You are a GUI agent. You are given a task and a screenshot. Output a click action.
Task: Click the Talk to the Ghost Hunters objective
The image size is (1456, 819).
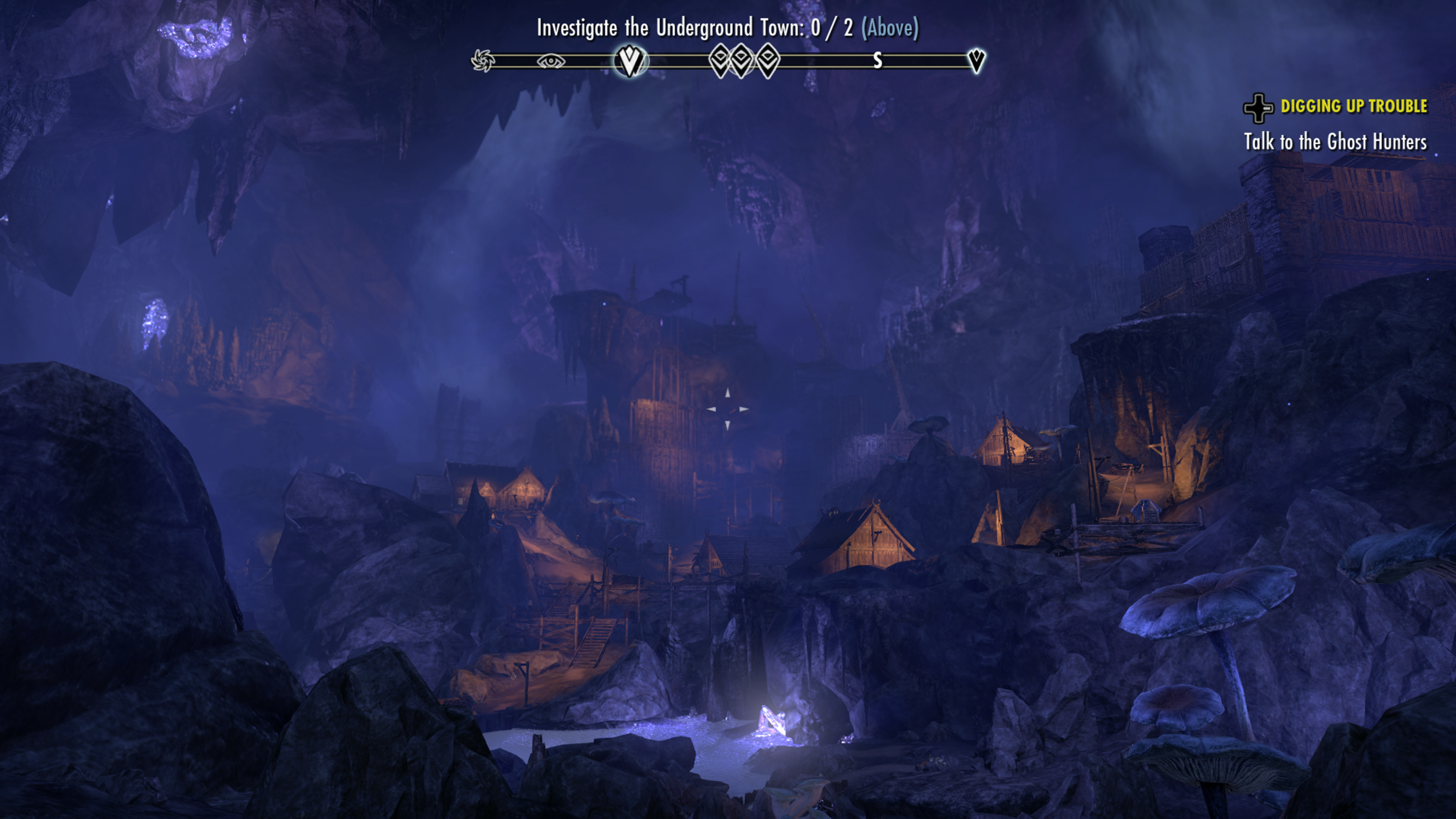point(1335,142)
